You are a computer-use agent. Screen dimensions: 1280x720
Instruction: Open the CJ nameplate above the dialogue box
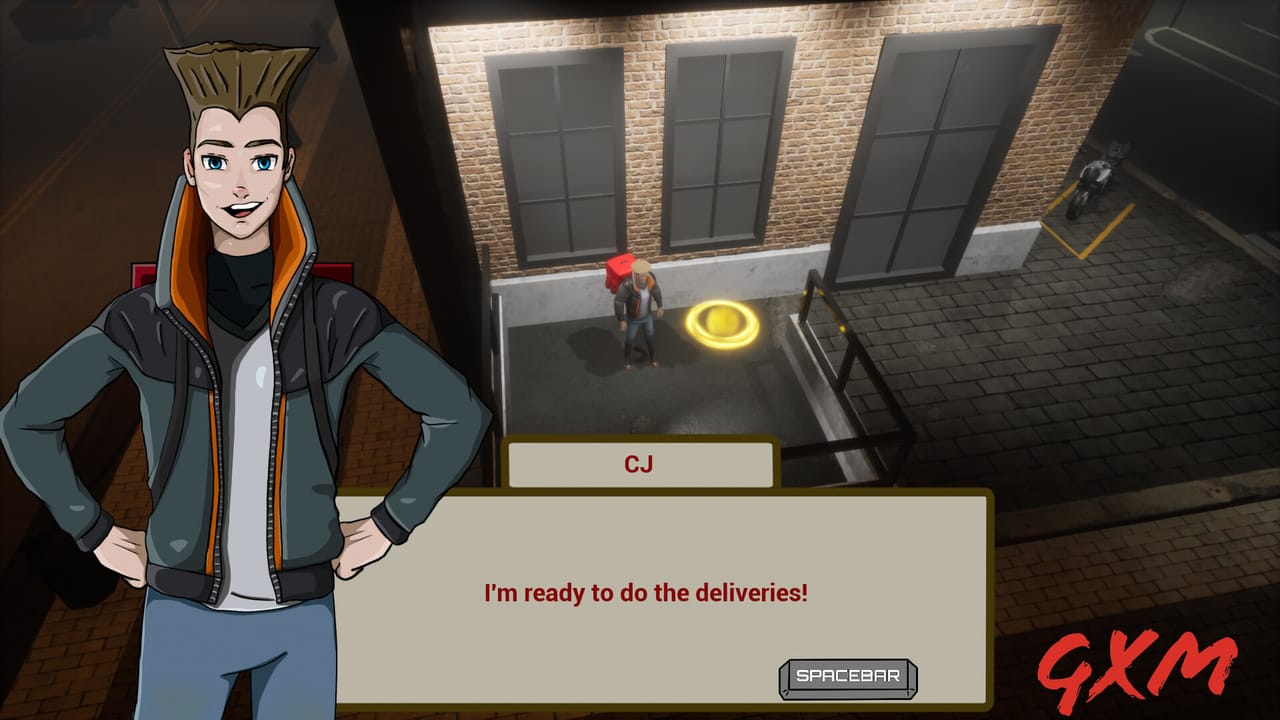pos(640,463)
